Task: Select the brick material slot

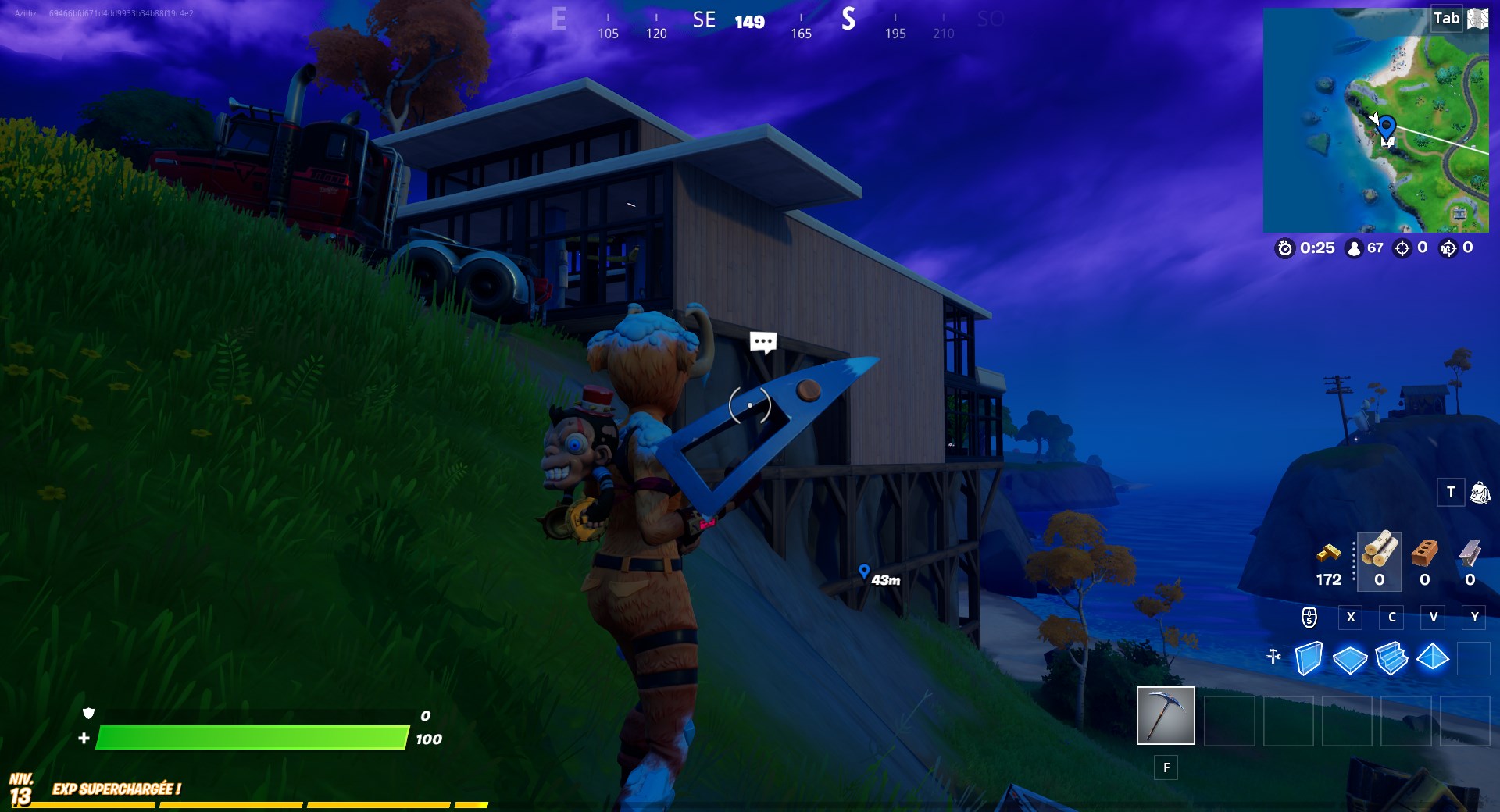Action: pyautogui.click(x=1424, y=558)
